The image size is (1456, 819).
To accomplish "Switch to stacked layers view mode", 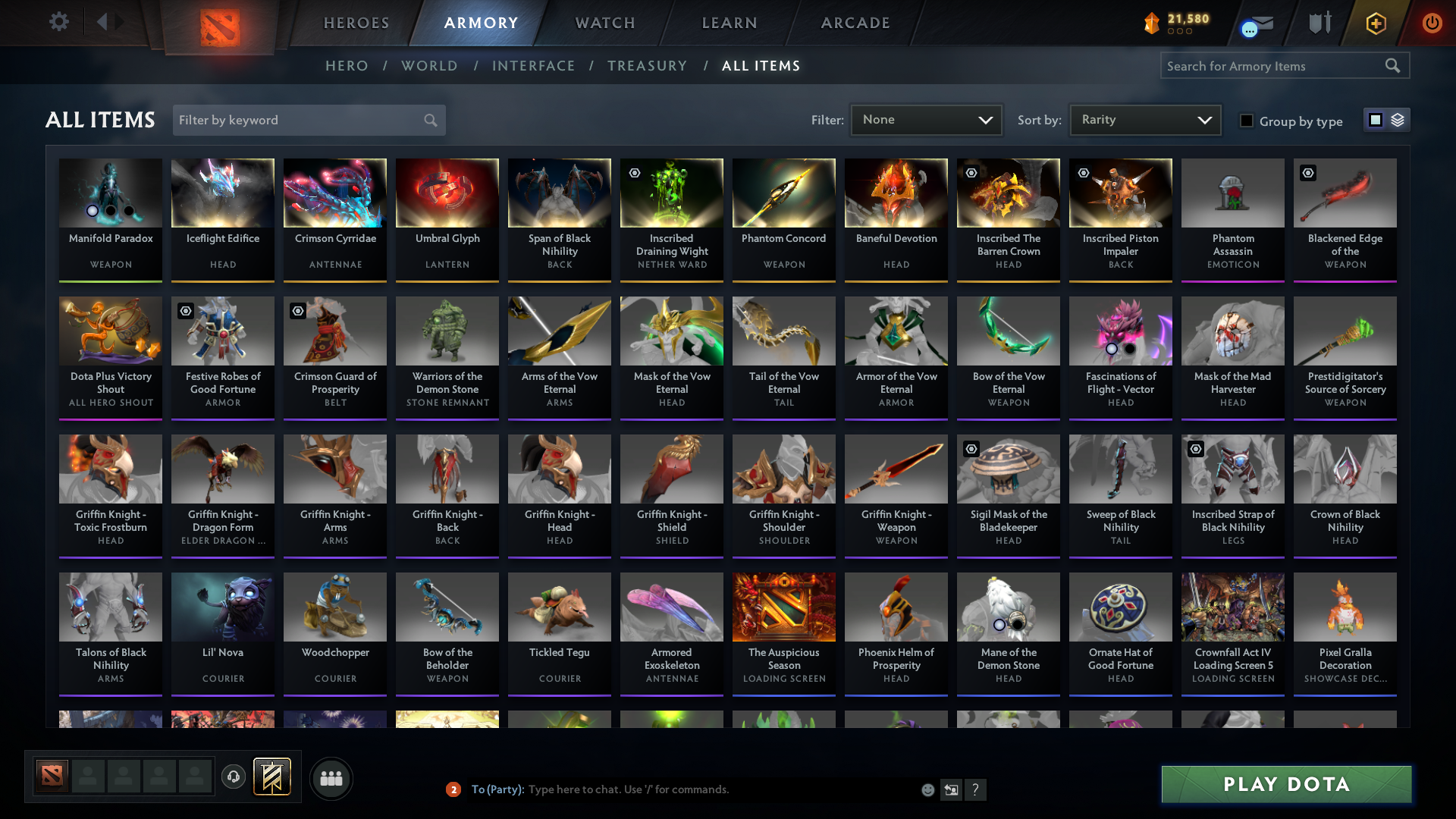I will 1398,120.
